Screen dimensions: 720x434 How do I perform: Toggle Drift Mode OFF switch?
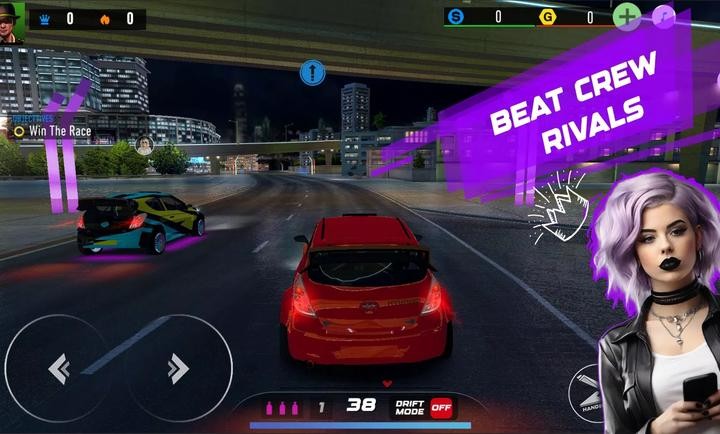point(441,407)
